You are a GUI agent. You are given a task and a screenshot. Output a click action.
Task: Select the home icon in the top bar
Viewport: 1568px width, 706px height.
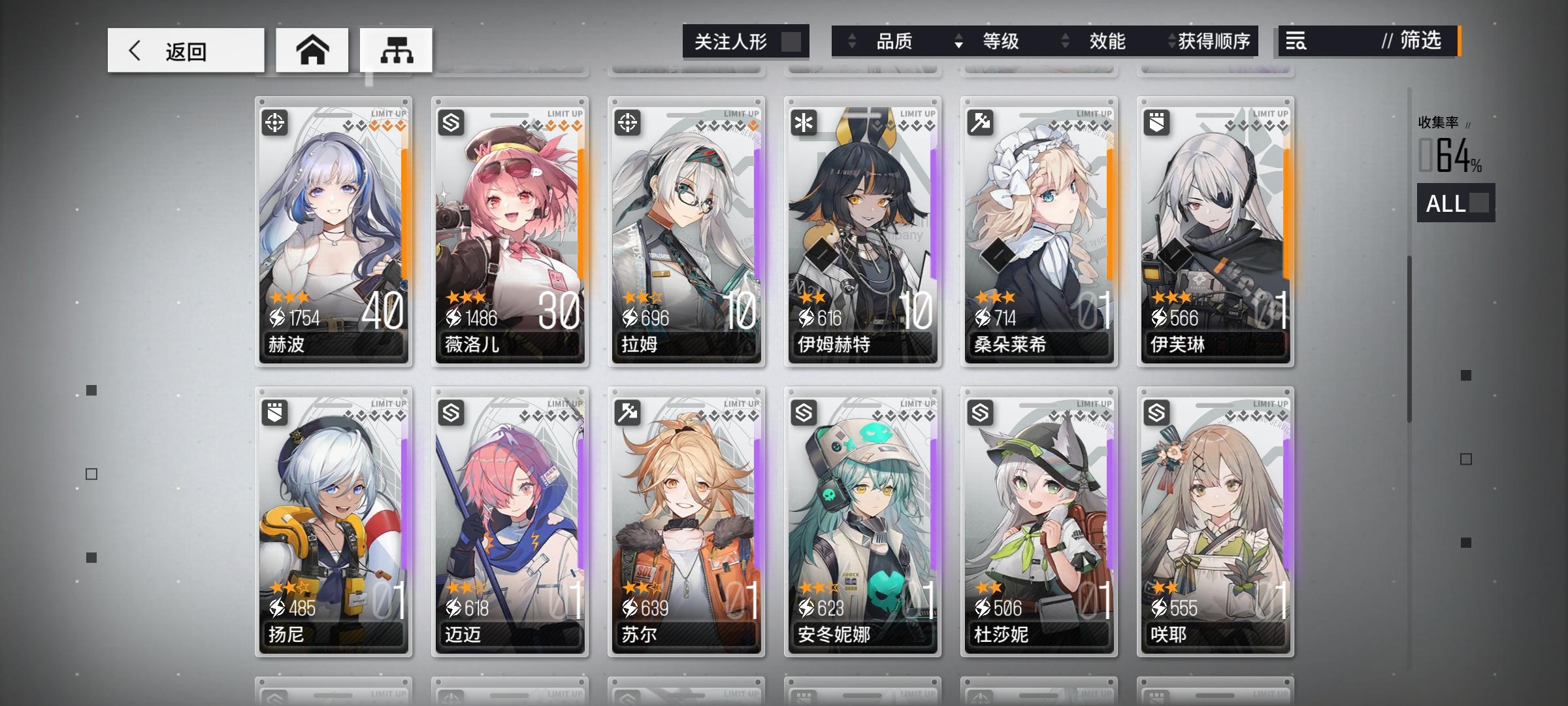click(x=312, y=49)
